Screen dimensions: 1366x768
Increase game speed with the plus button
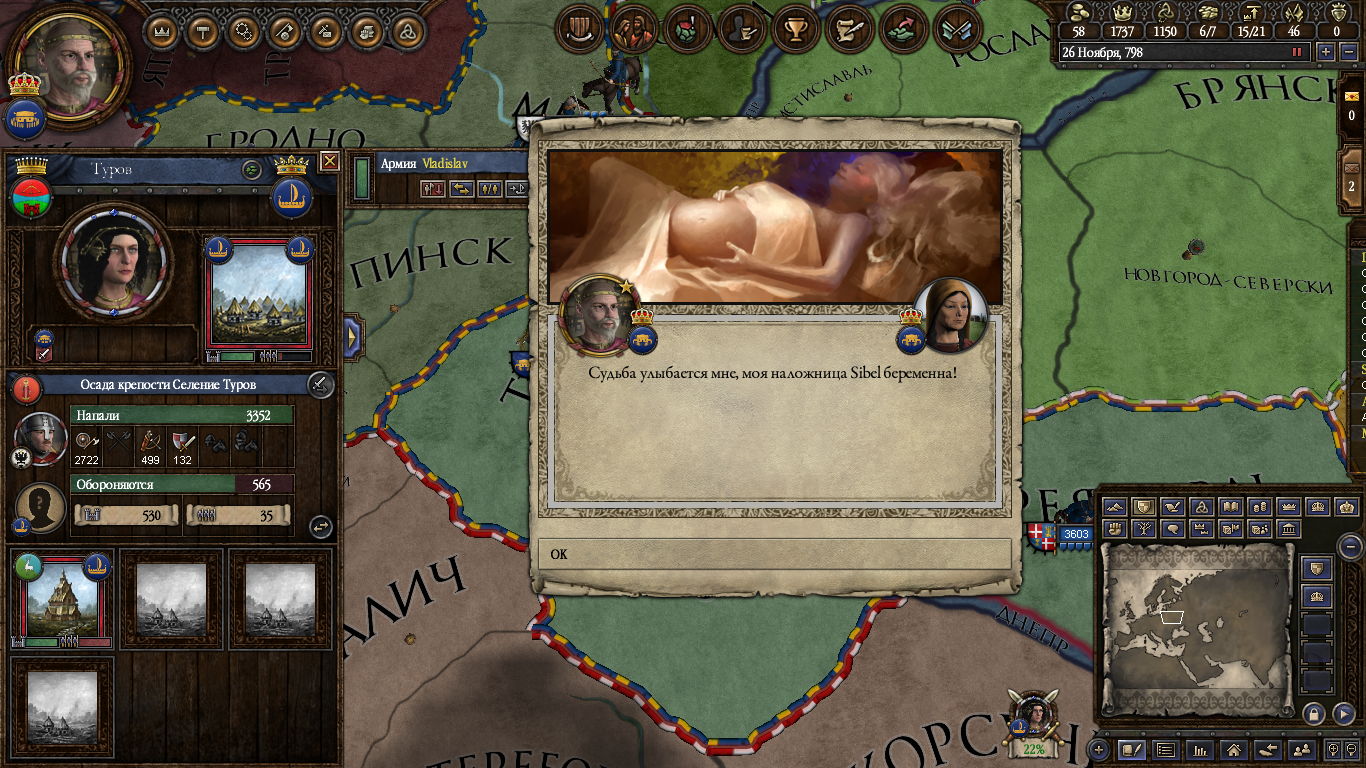click(x=1326, y=52)
